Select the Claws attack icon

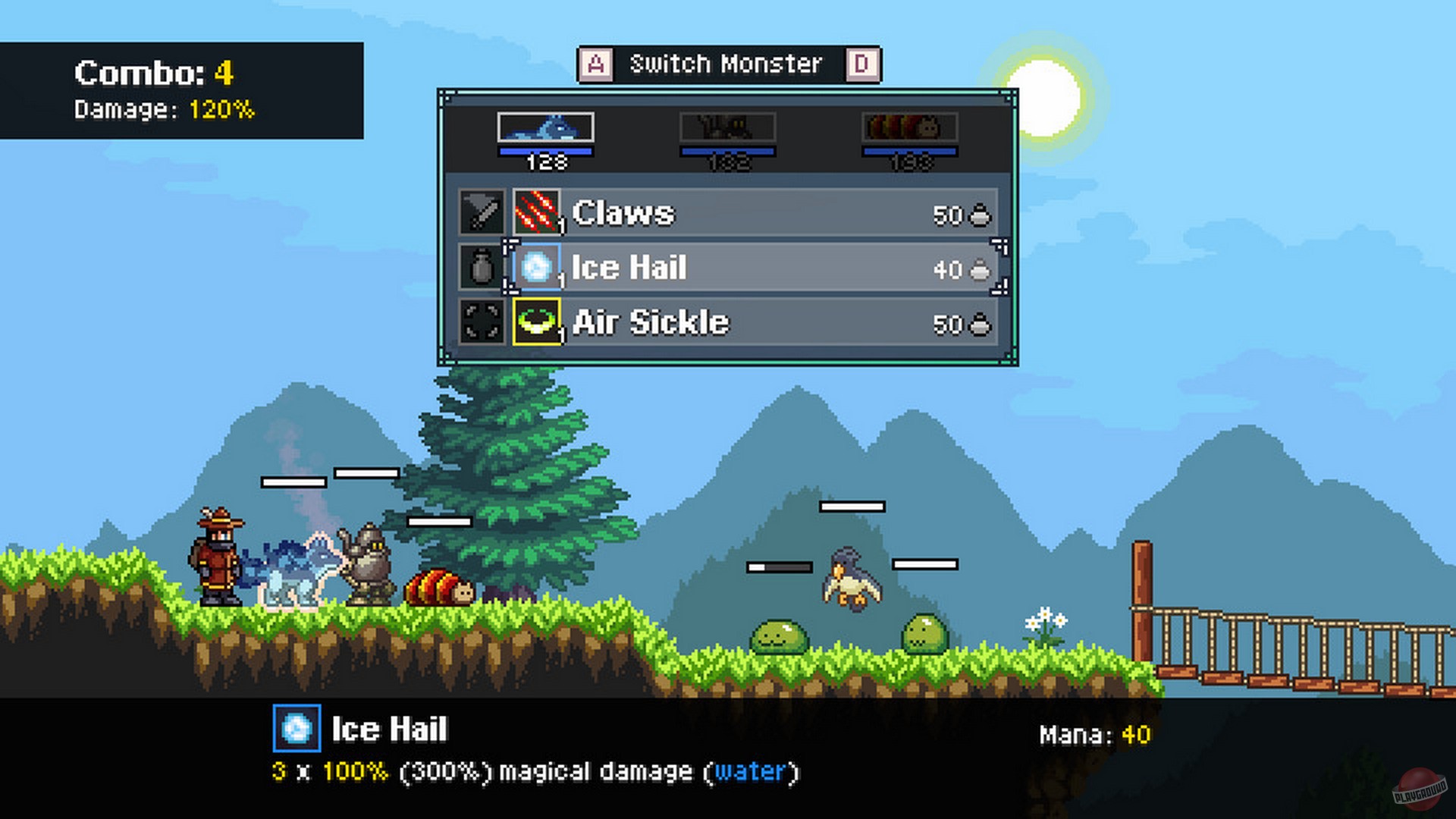coord(538,213)
